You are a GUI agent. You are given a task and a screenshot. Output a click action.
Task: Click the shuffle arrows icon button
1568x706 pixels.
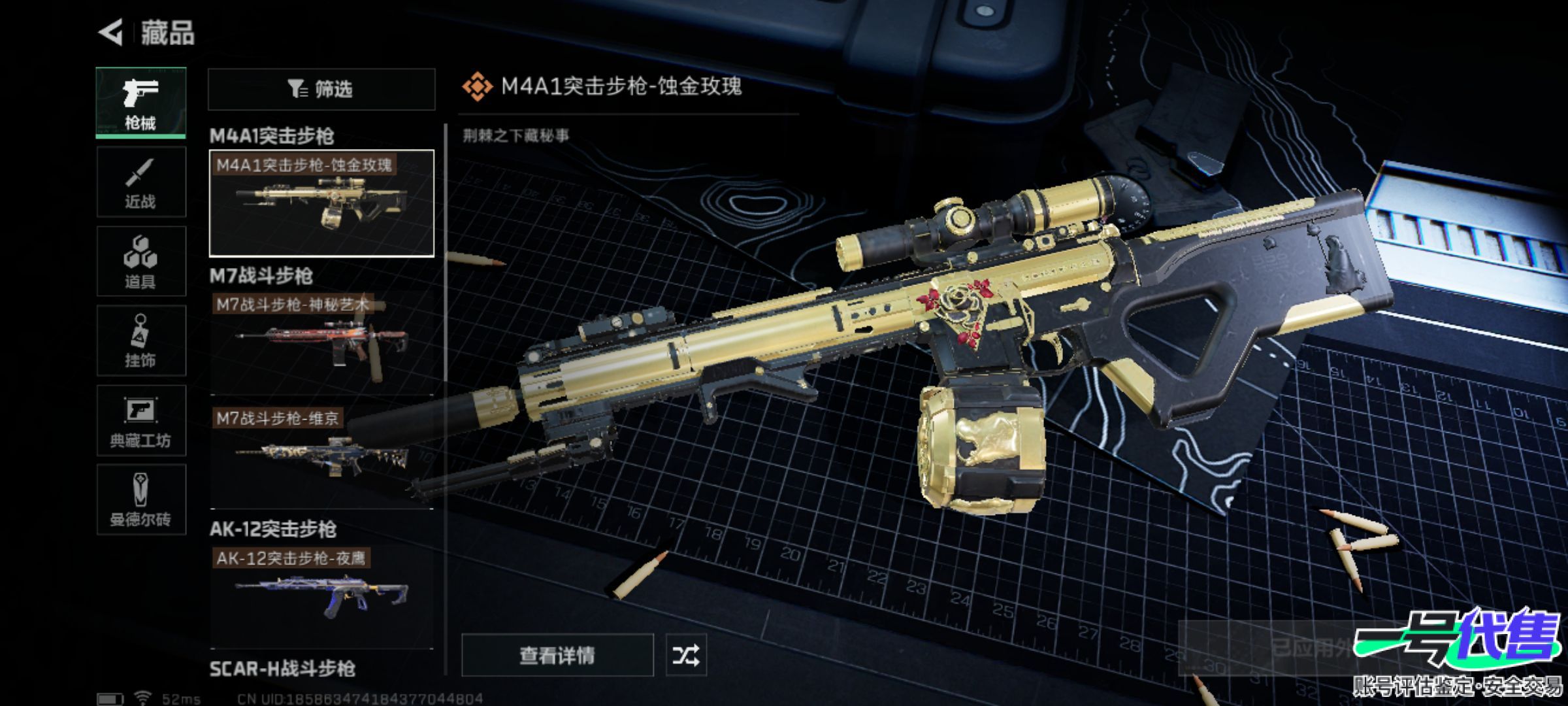(x=685, y=655)
